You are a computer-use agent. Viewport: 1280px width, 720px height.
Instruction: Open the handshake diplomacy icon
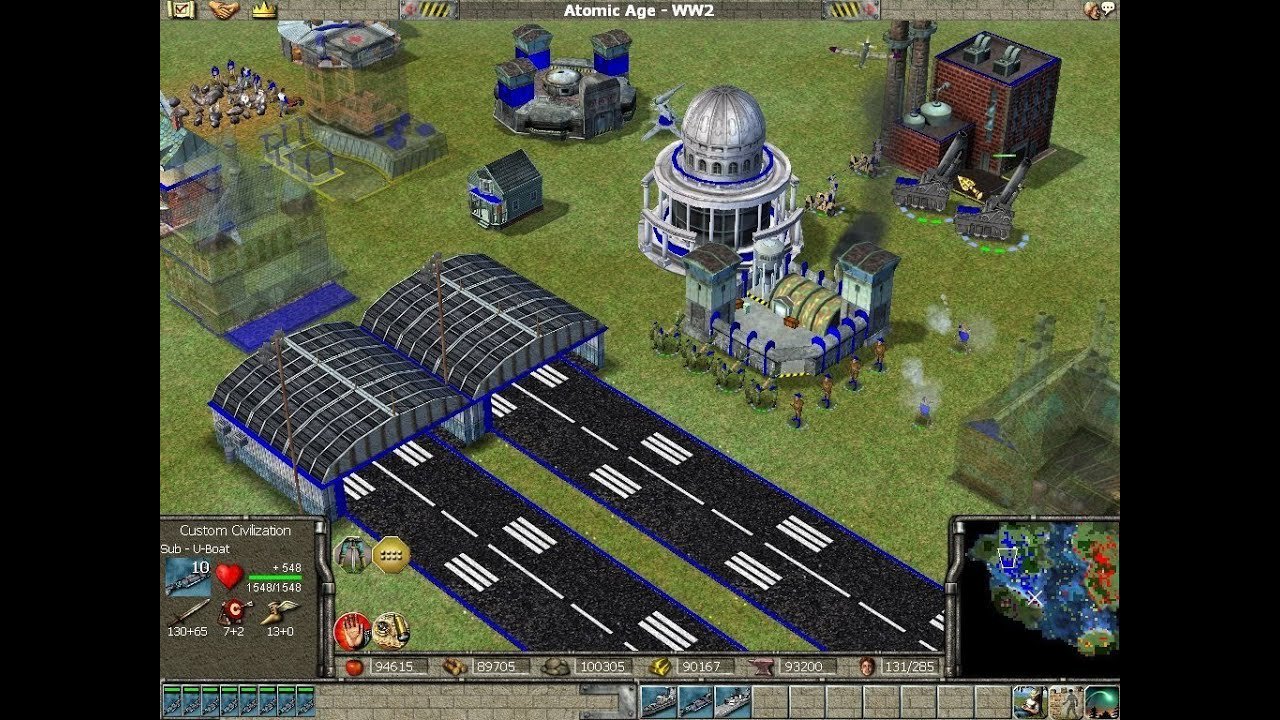222,10
